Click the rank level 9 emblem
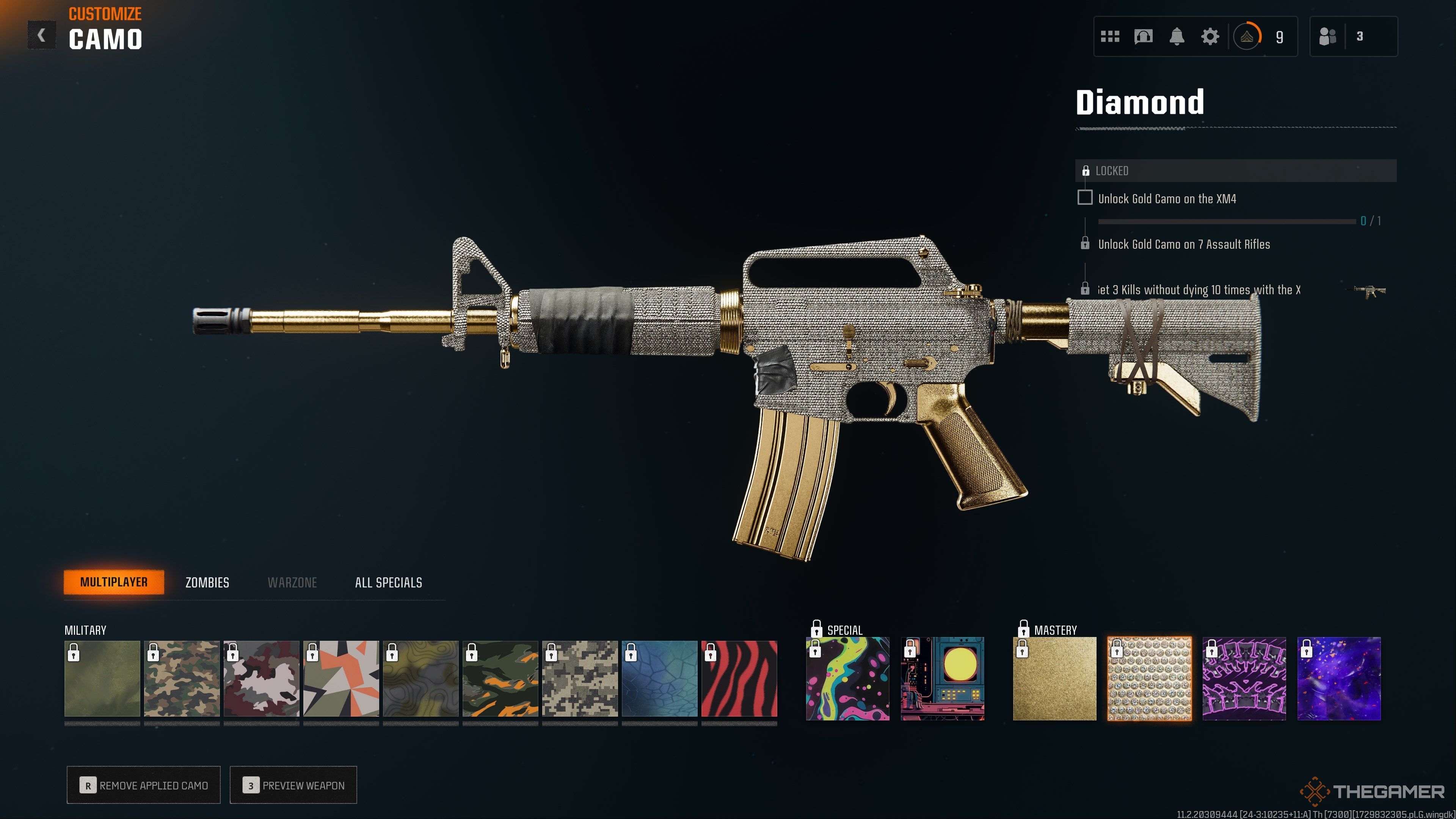Screen dimensions: 1456x819 [1247, 36]
